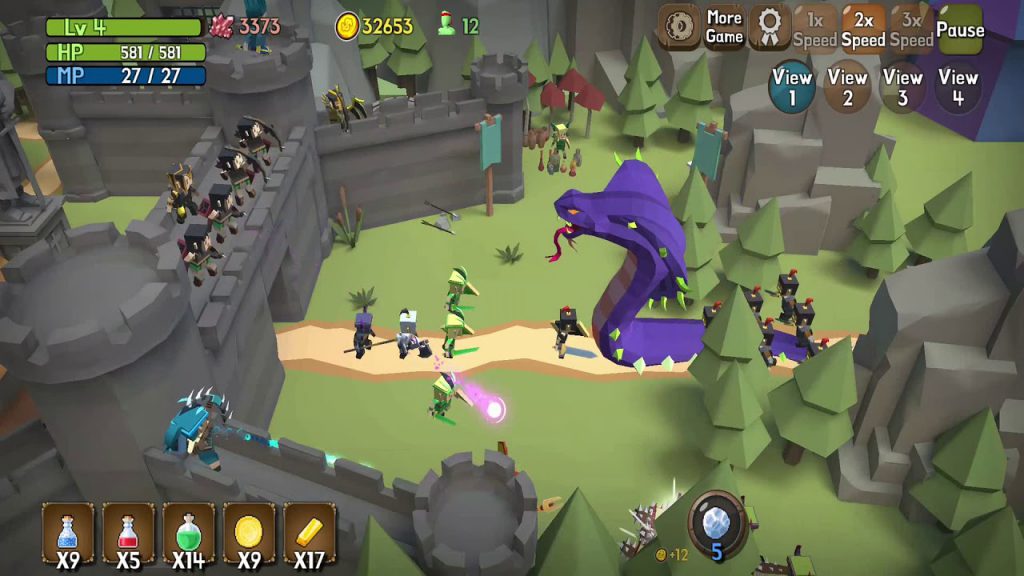The height and width of the screenshot is (576, 1024).
Task: Switch camera to View 1
Action: pyautogui.click(x=792, y=86)
